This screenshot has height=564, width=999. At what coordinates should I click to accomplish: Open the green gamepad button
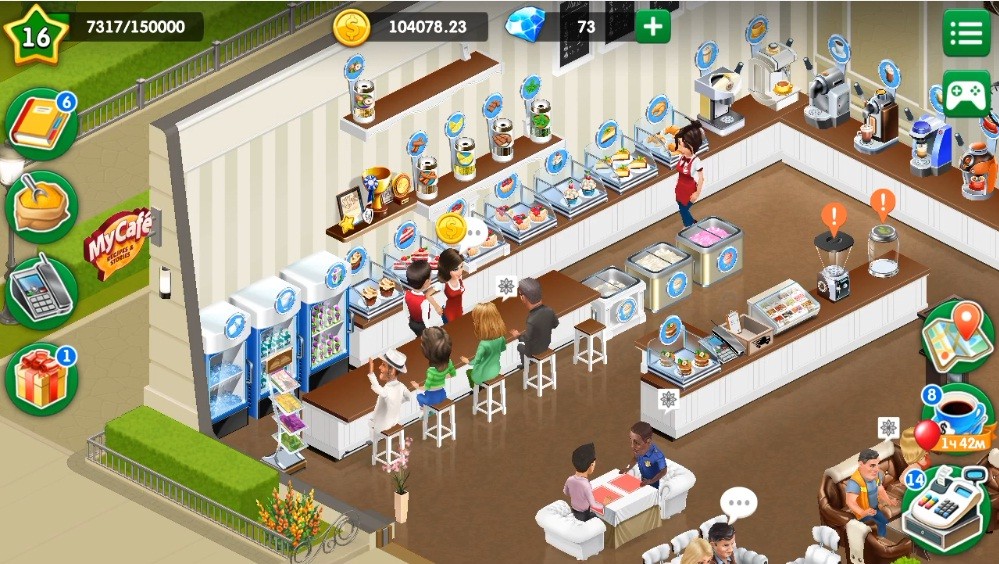pos(966,95)
